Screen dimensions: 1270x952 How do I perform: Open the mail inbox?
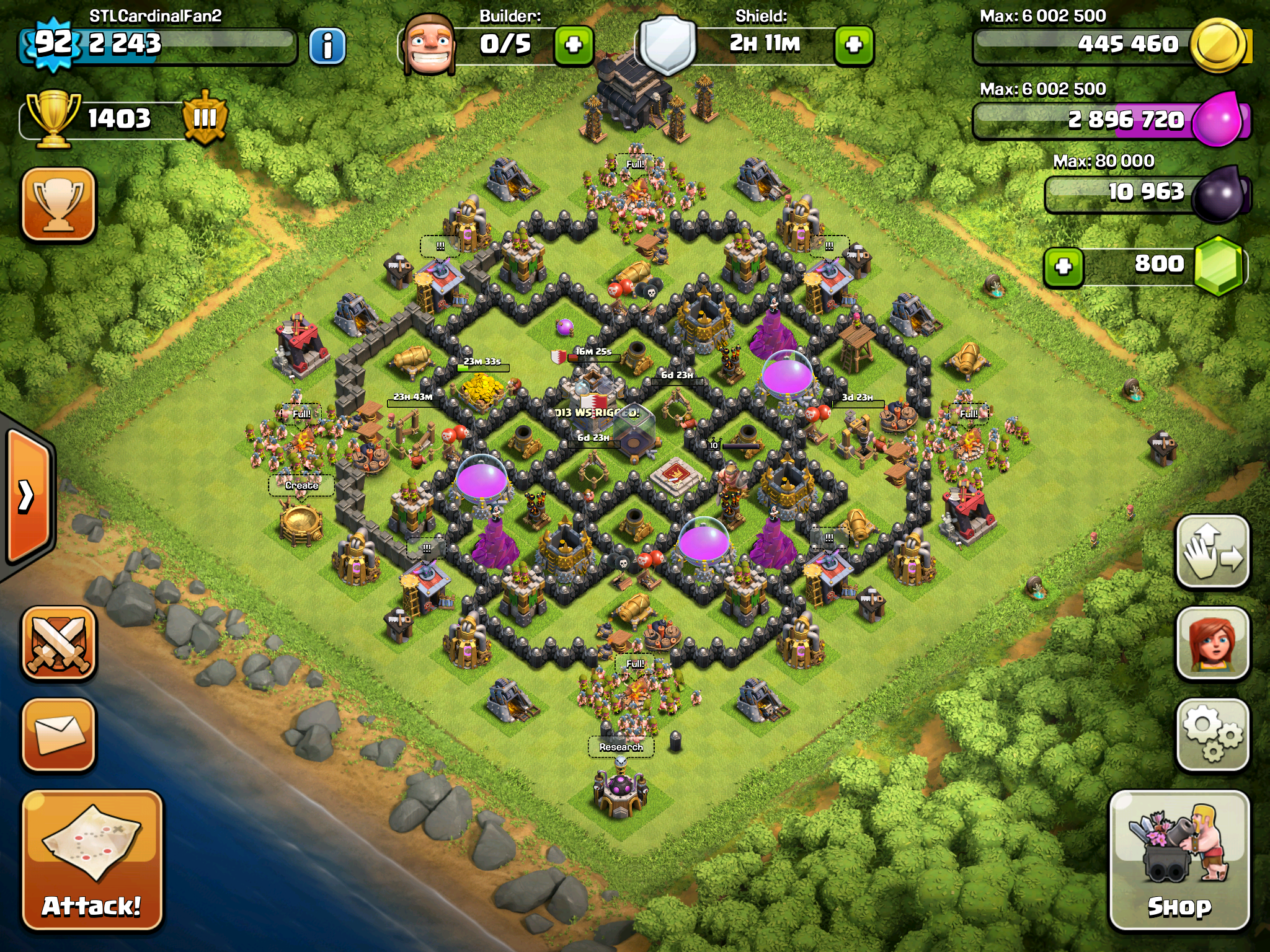(59, 735)
